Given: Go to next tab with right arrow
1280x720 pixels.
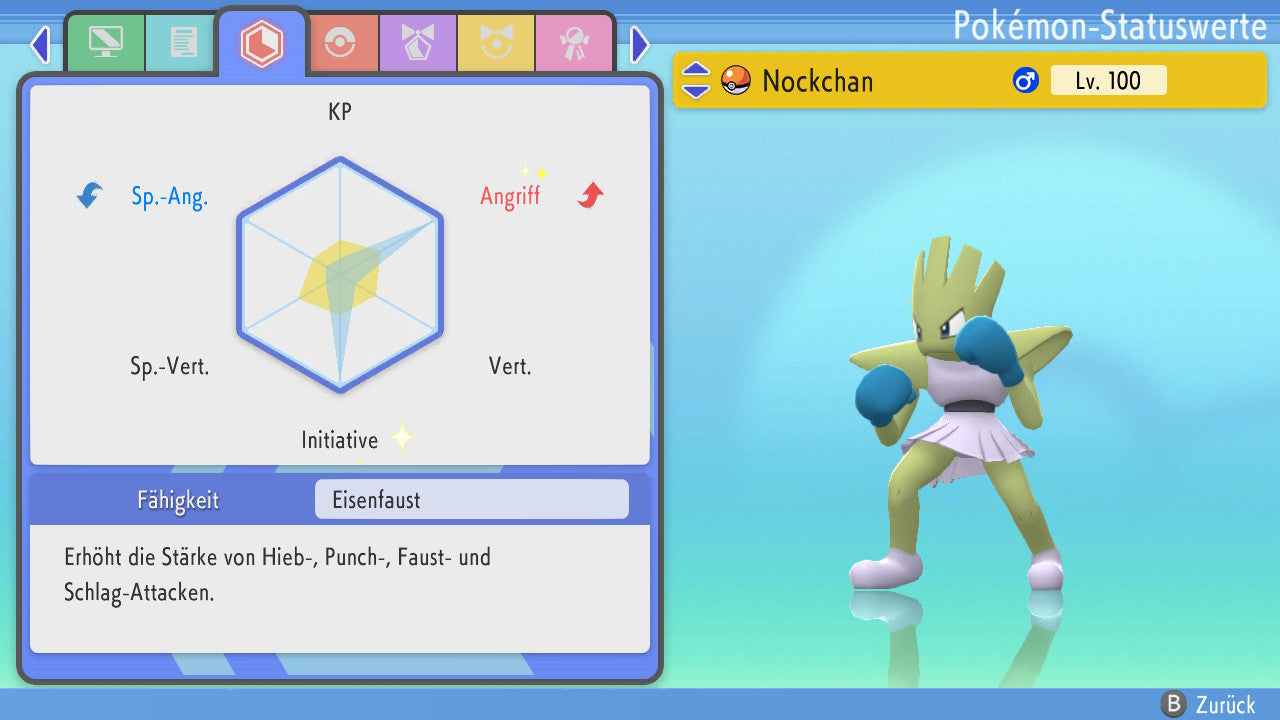Looking at the screenshot, I should [640, 44].
